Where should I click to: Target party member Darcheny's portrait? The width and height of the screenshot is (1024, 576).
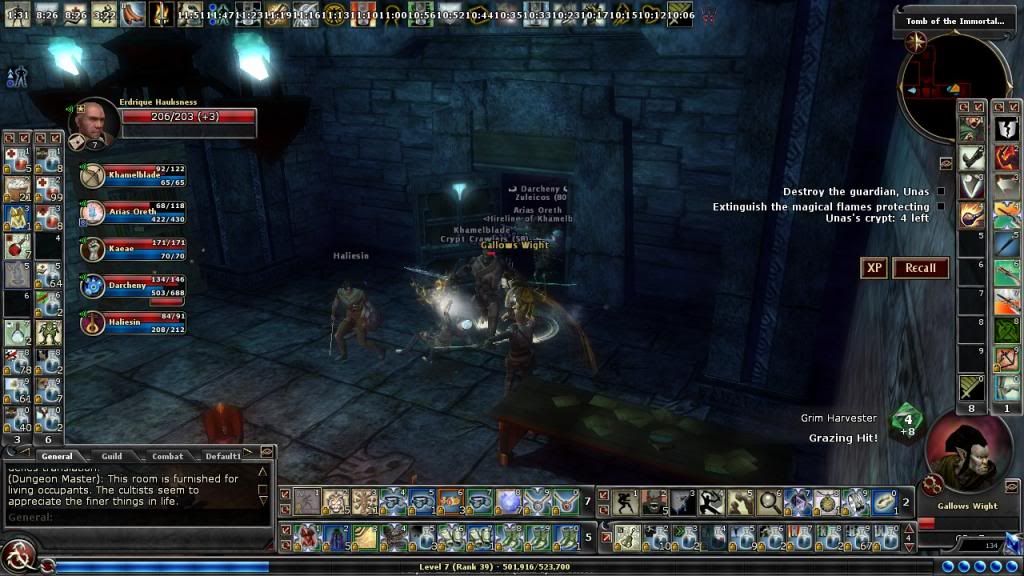point(93,286)
